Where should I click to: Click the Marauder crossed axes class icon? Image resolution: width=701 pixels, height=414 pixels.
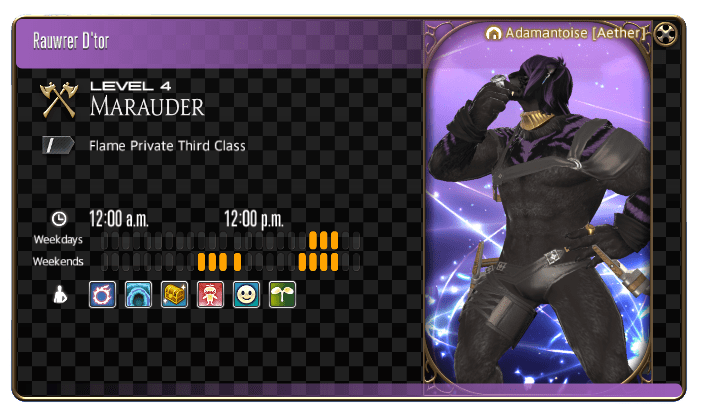pos(58,99)
